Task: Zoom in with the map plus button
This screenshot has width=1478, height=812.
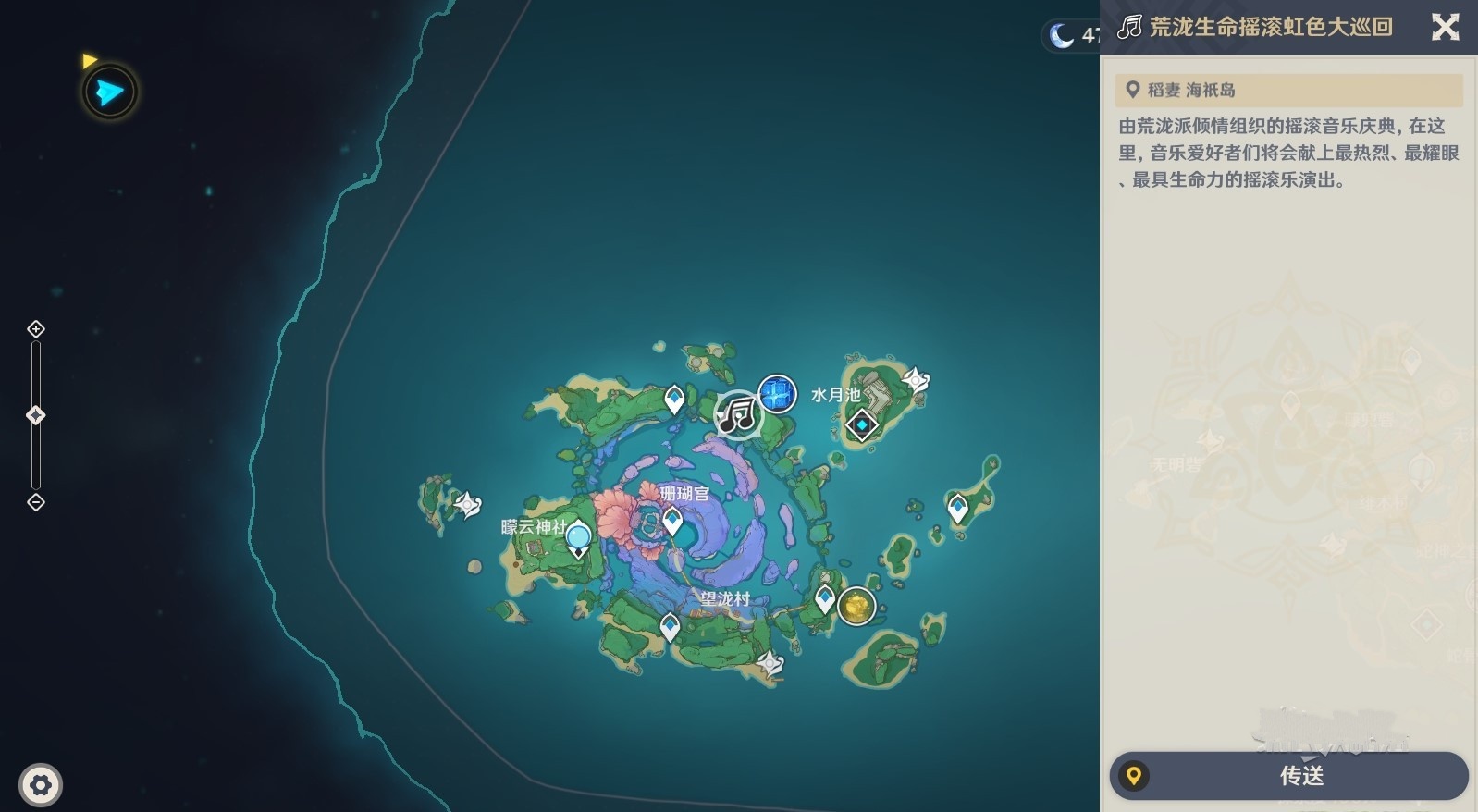Action: [36, 329]
